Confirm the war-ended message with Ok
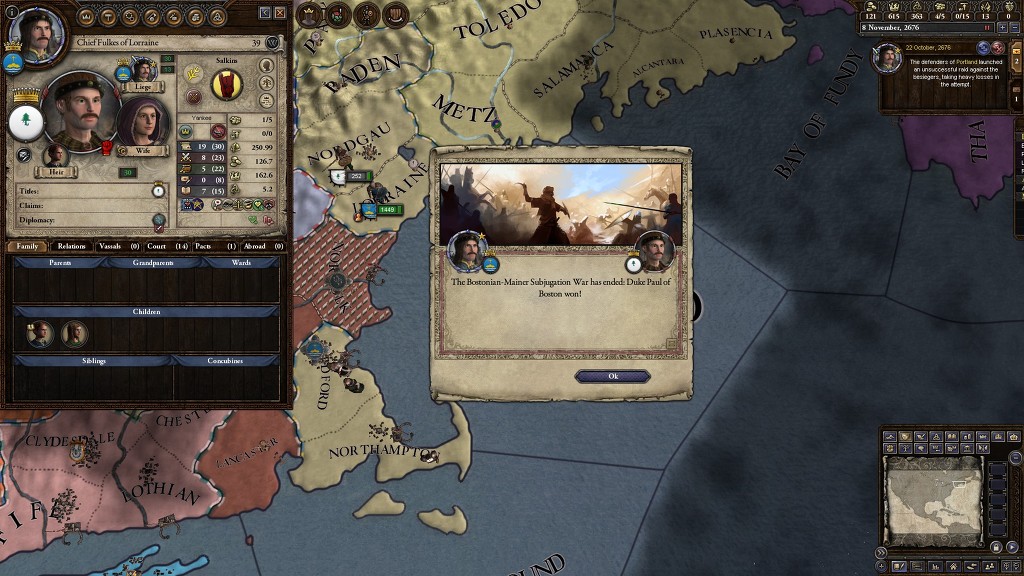The image size is (1024, 576). [x=612, y=376]
